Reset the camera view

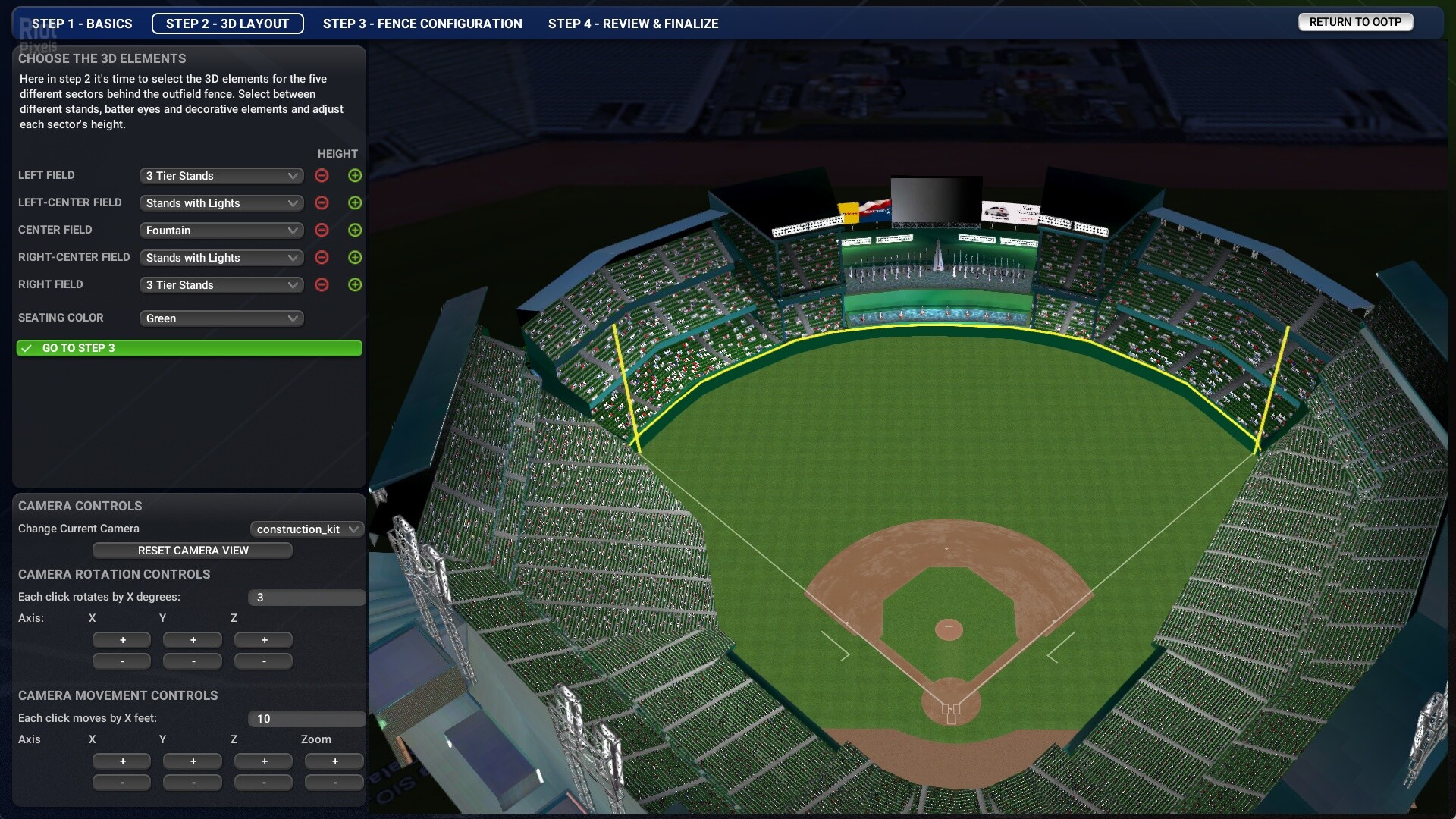[193, 551]
